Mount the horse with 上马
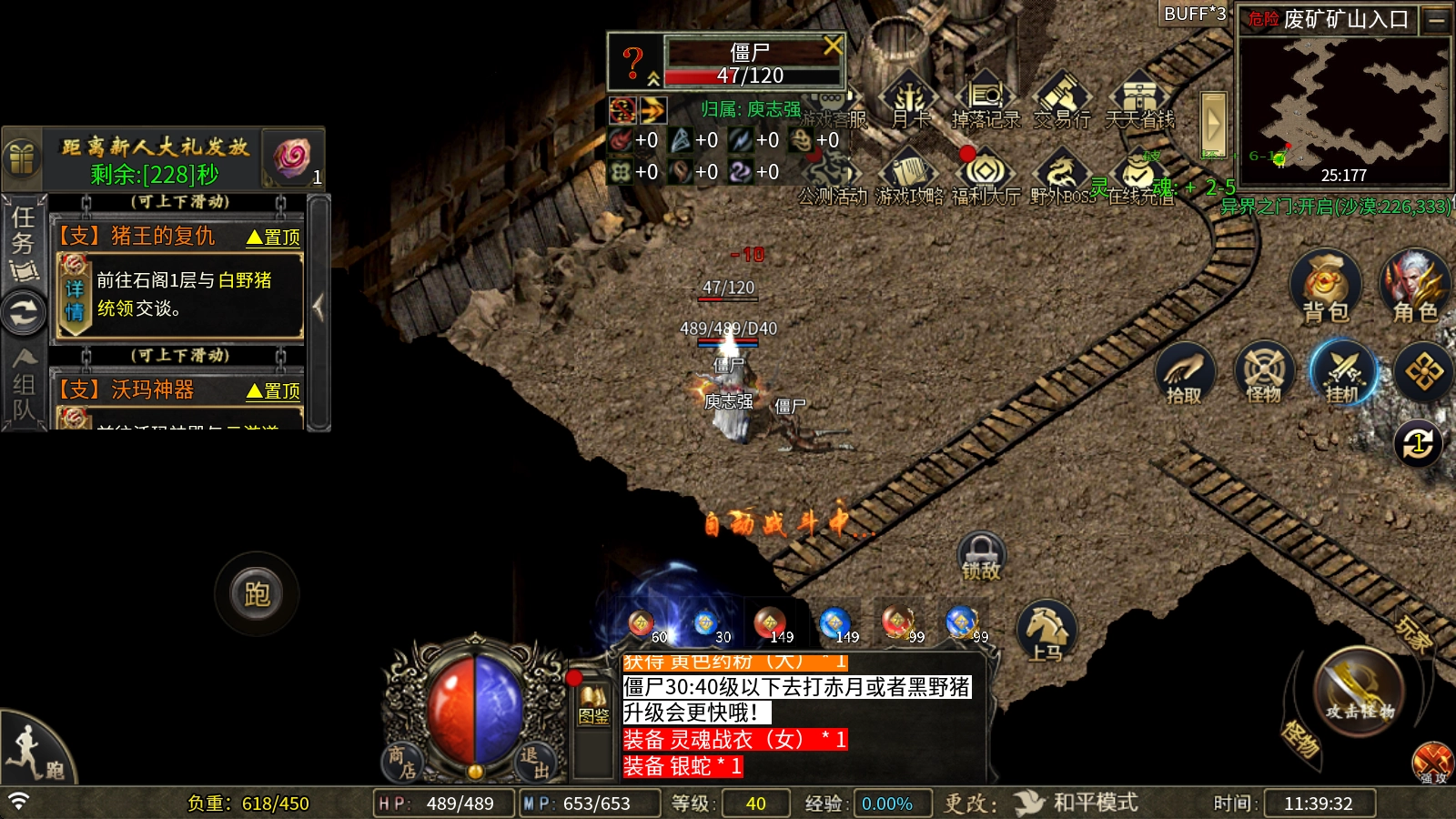 (x=1046, y=630)
